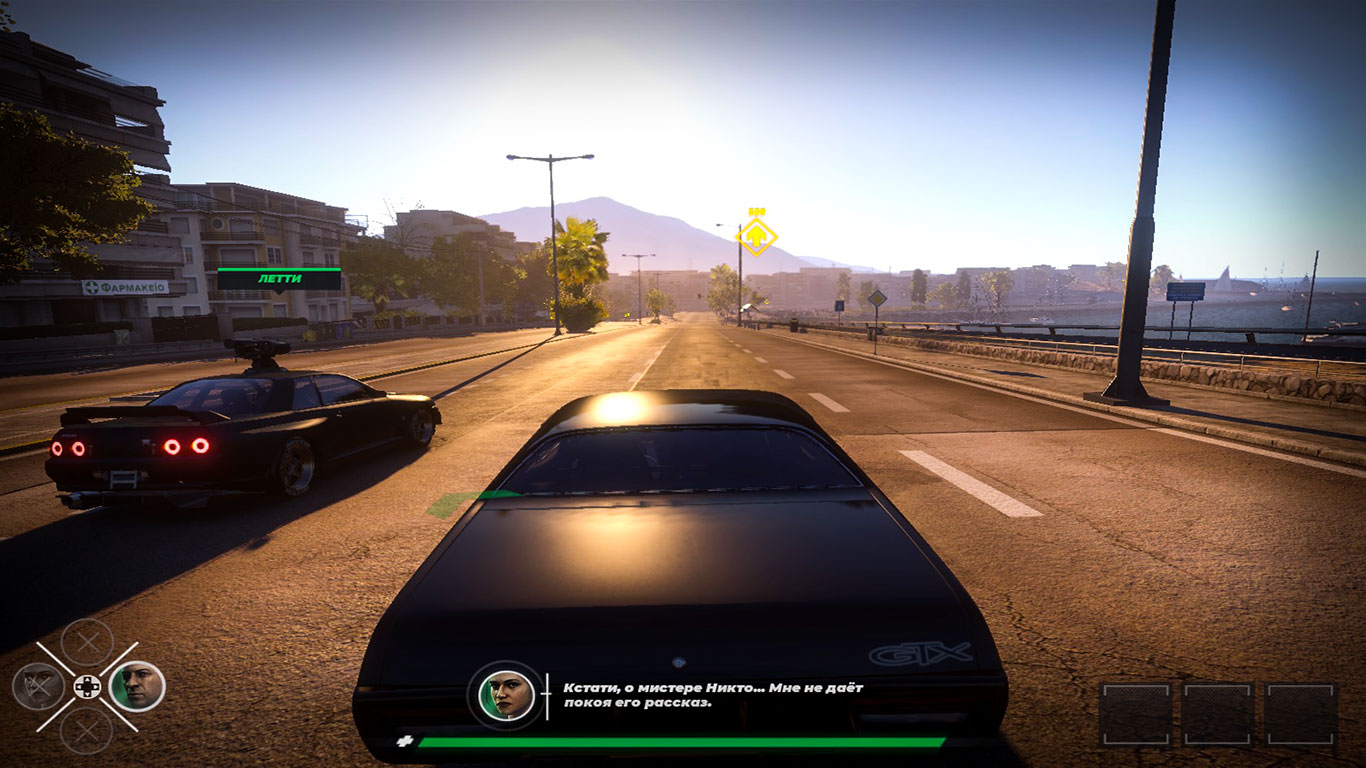Click the upper crossed-out character slot
The width and height of the screenshot is (1366, 768).
click(87, 643)
